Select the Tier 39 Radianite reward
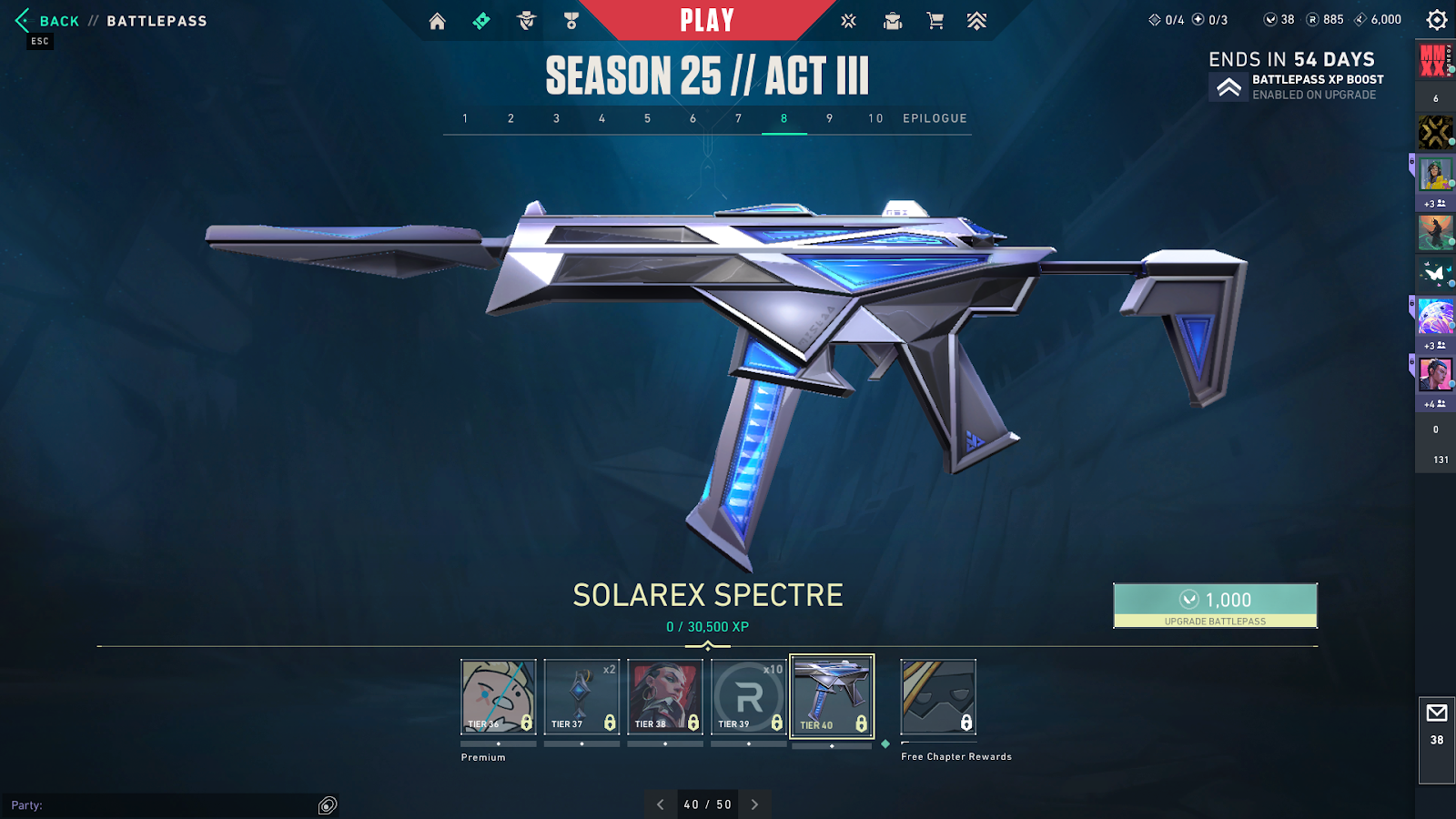The width and height of the screenshot is (1456, 819). tap(749, 697)
